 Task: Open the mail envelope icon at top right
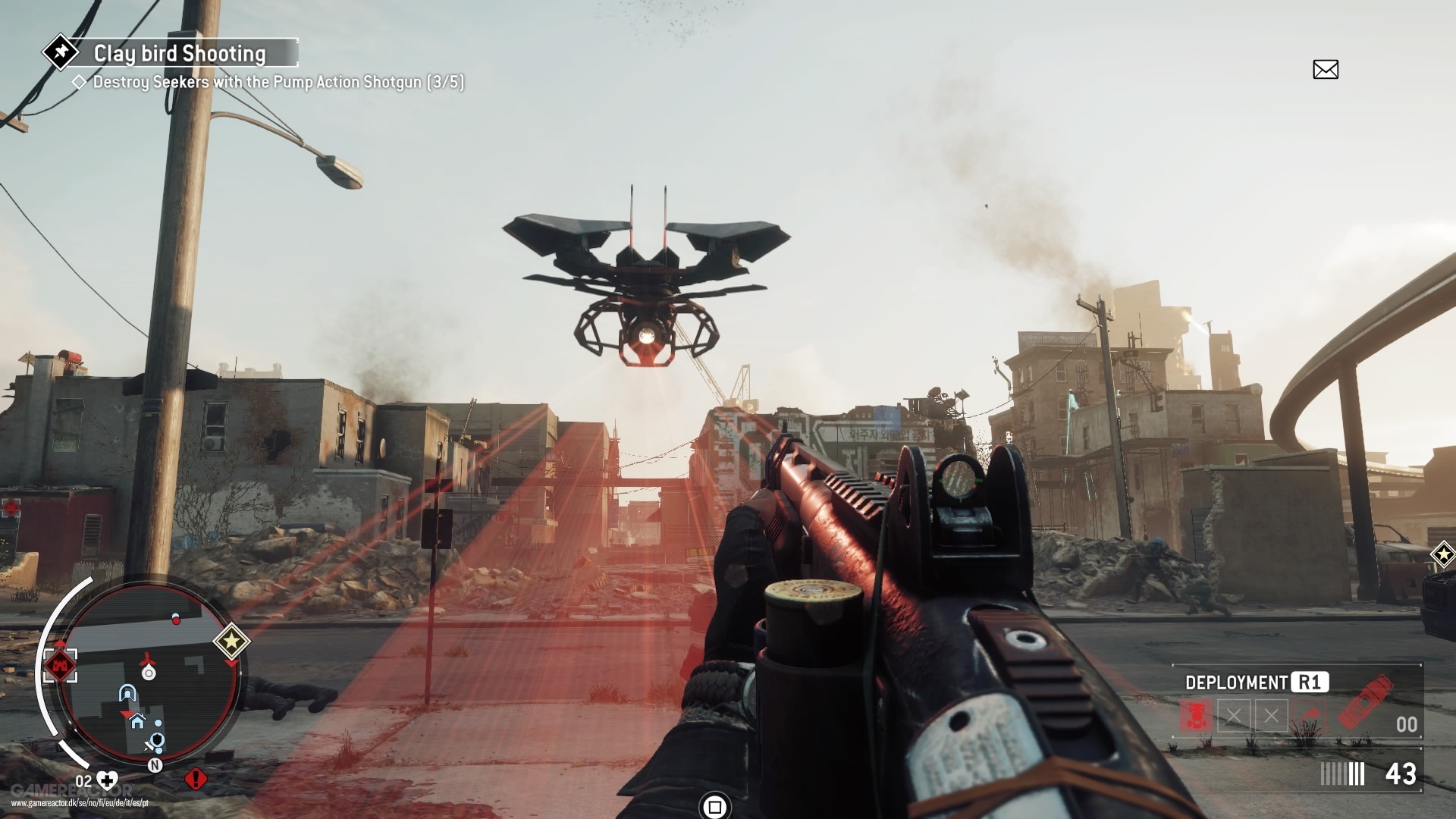click(1326, 68)
